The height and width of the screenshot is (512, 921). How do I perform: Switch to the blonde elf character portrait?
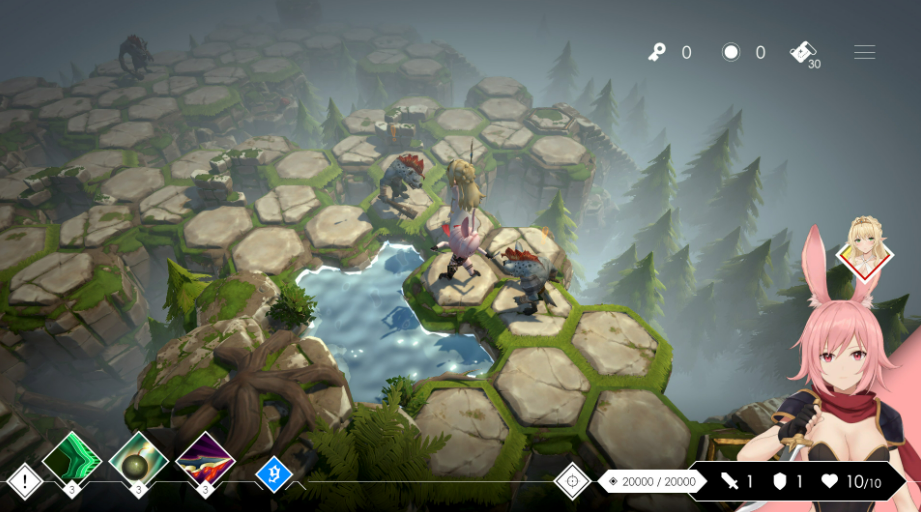click(864, 247)
